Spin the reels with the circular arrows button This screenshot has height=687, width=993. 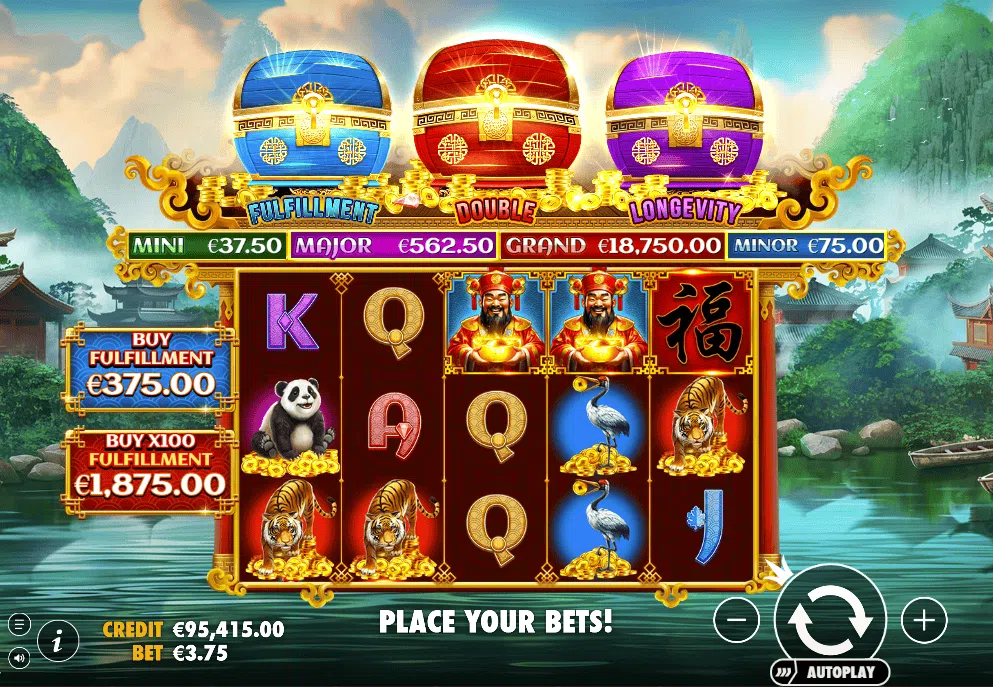click(830, 619)
